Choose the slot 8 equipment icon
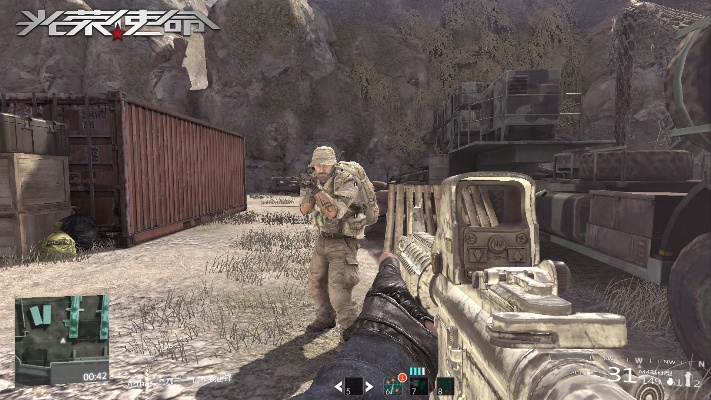711x400 pixels. [445, 385]
